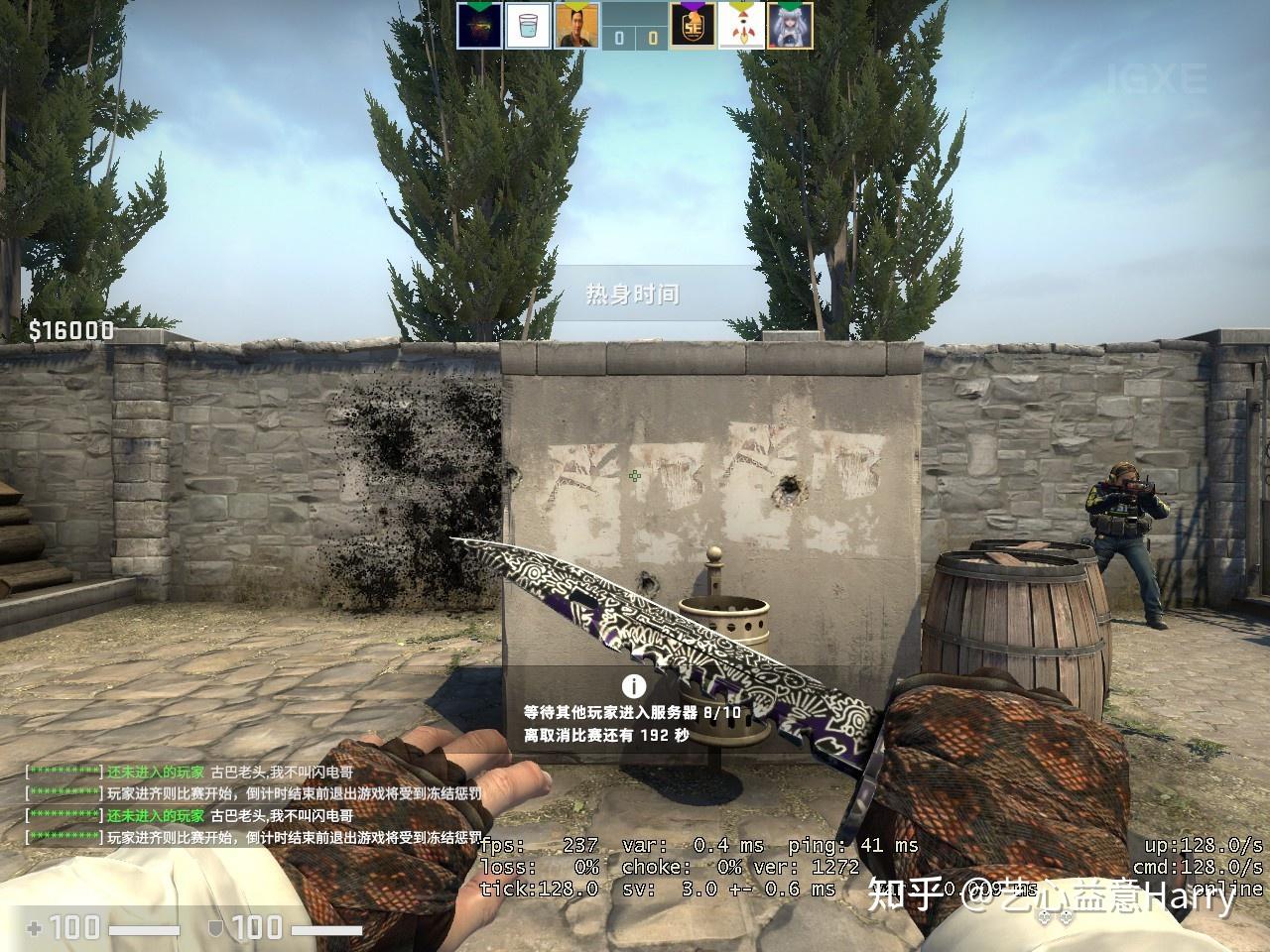Screen dimensions: 1270x952
Task: Click the fps: 237 net graph readout
Action: click(x=536, y=845)
